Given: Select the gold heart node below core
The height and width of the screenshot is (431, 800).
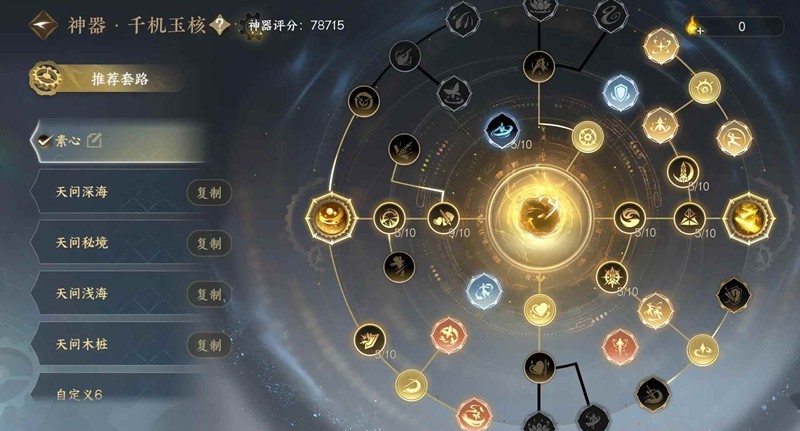Looking at the screenshot, I should tap(539, 310).
